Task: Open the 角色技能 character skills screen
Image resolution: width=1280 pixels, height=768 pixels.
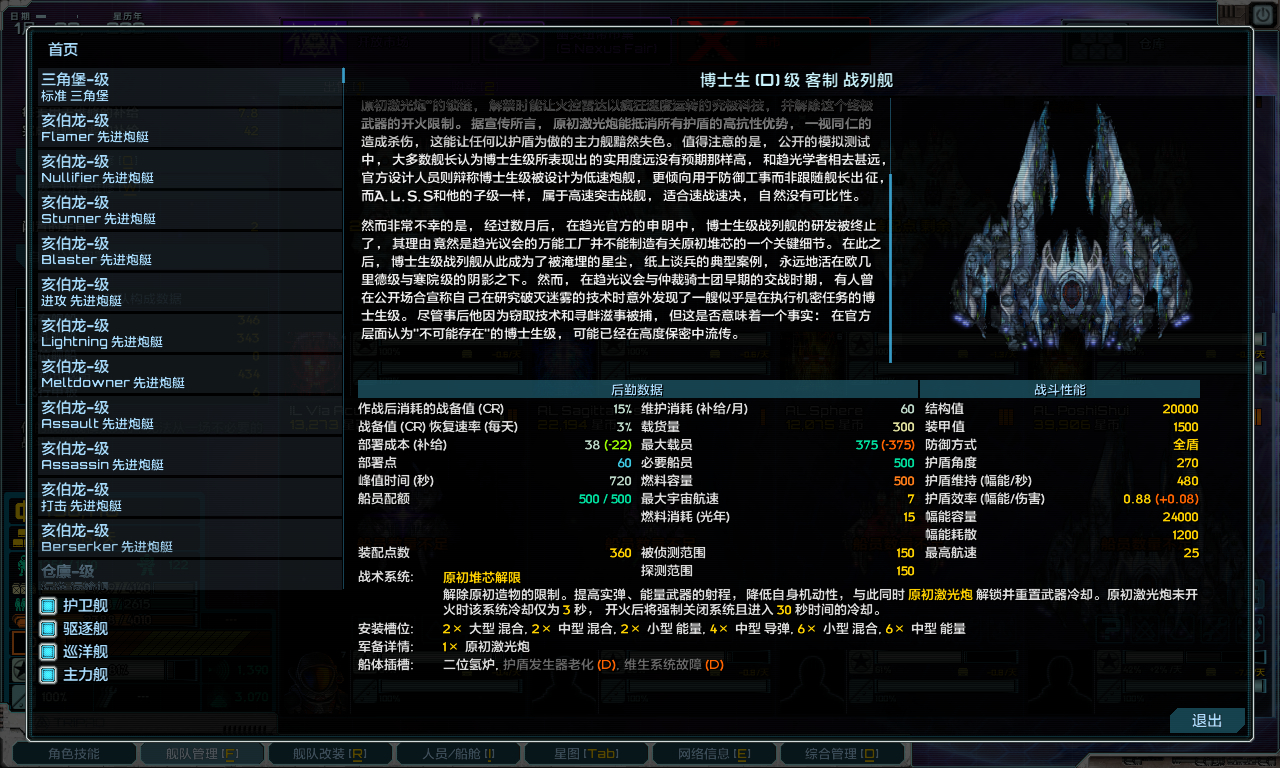Action: click(x=74, y=755)
